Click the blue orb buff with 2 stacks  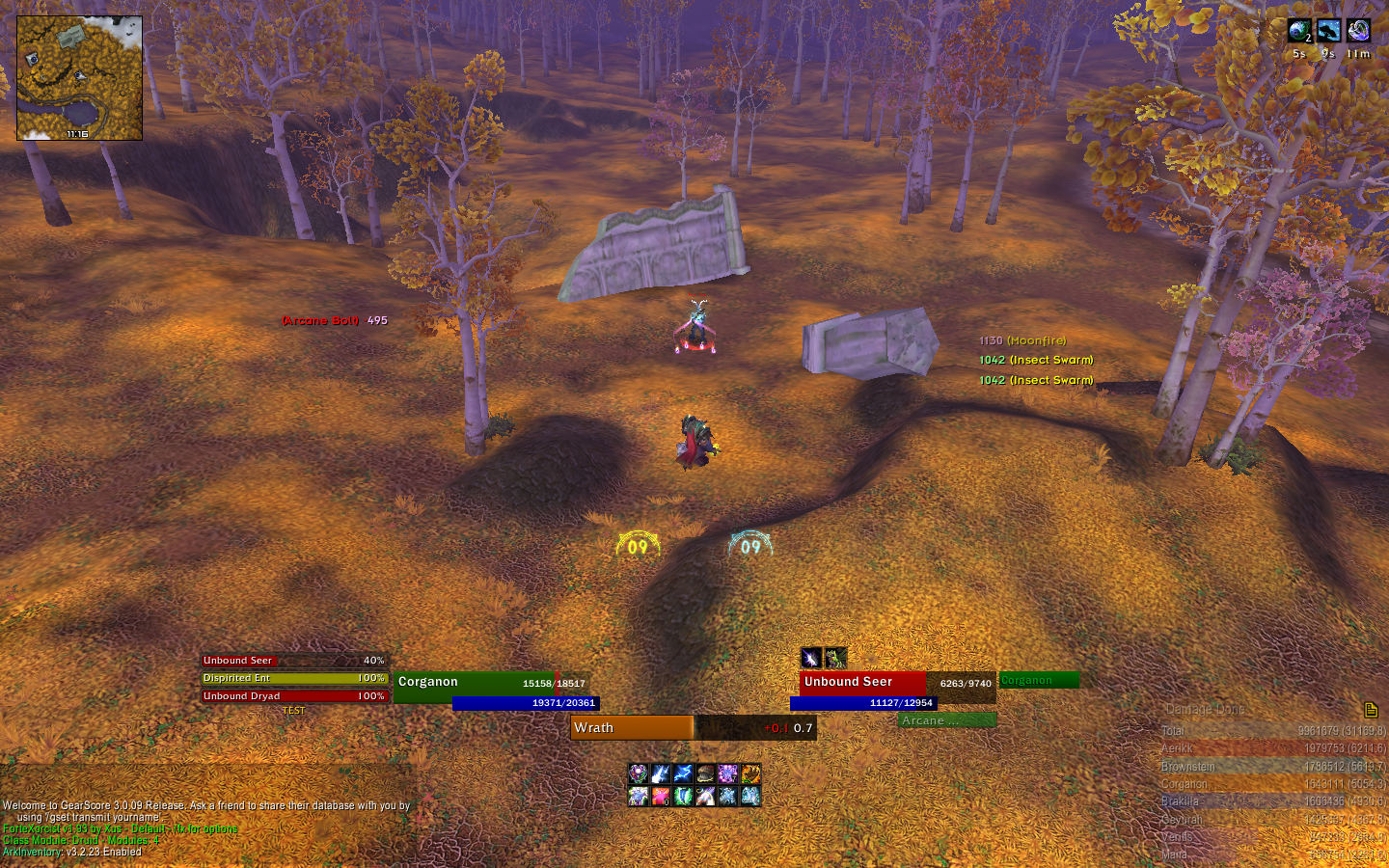pos(1298,31)
